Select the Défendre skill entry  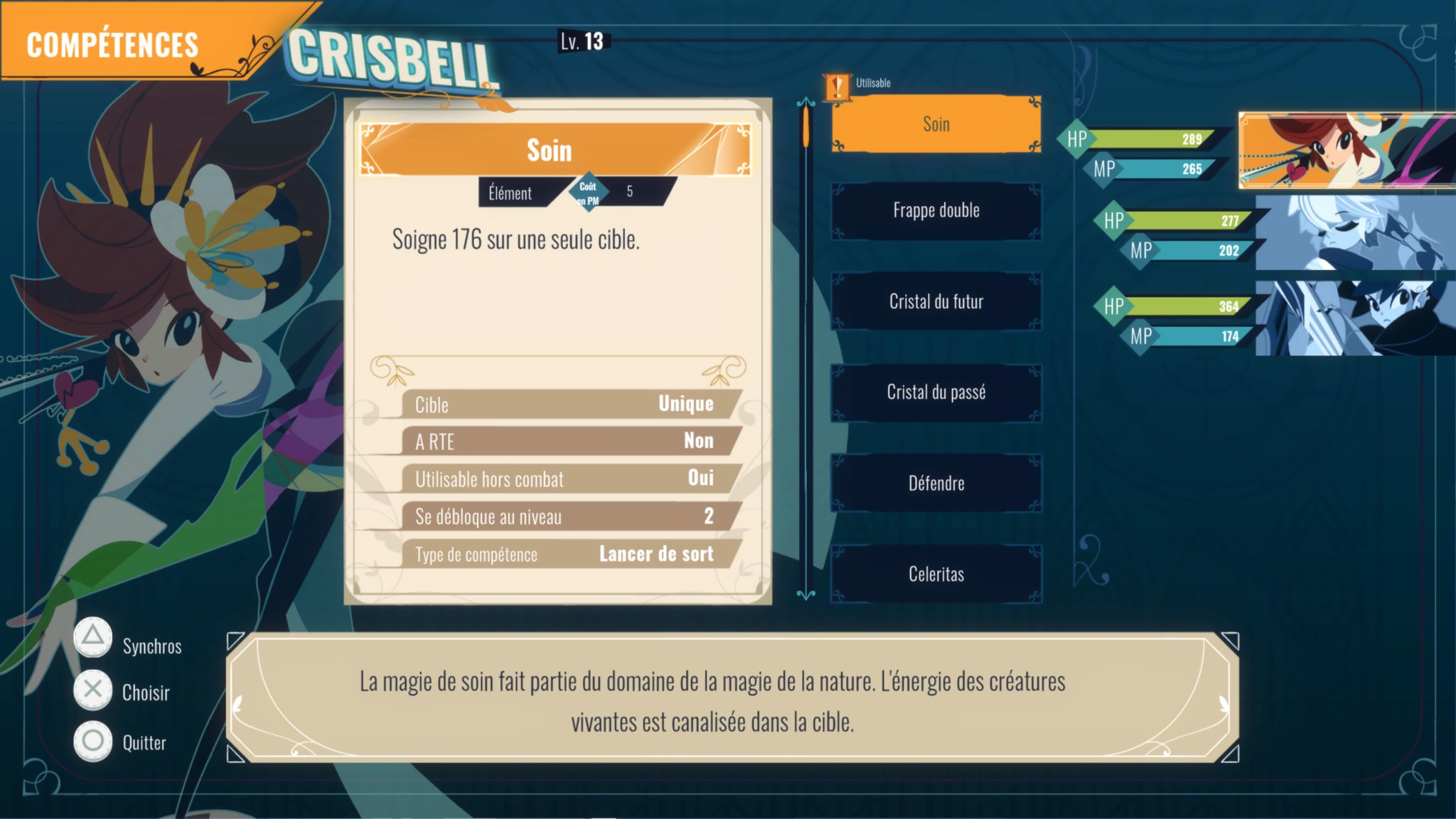coord(936,483)
